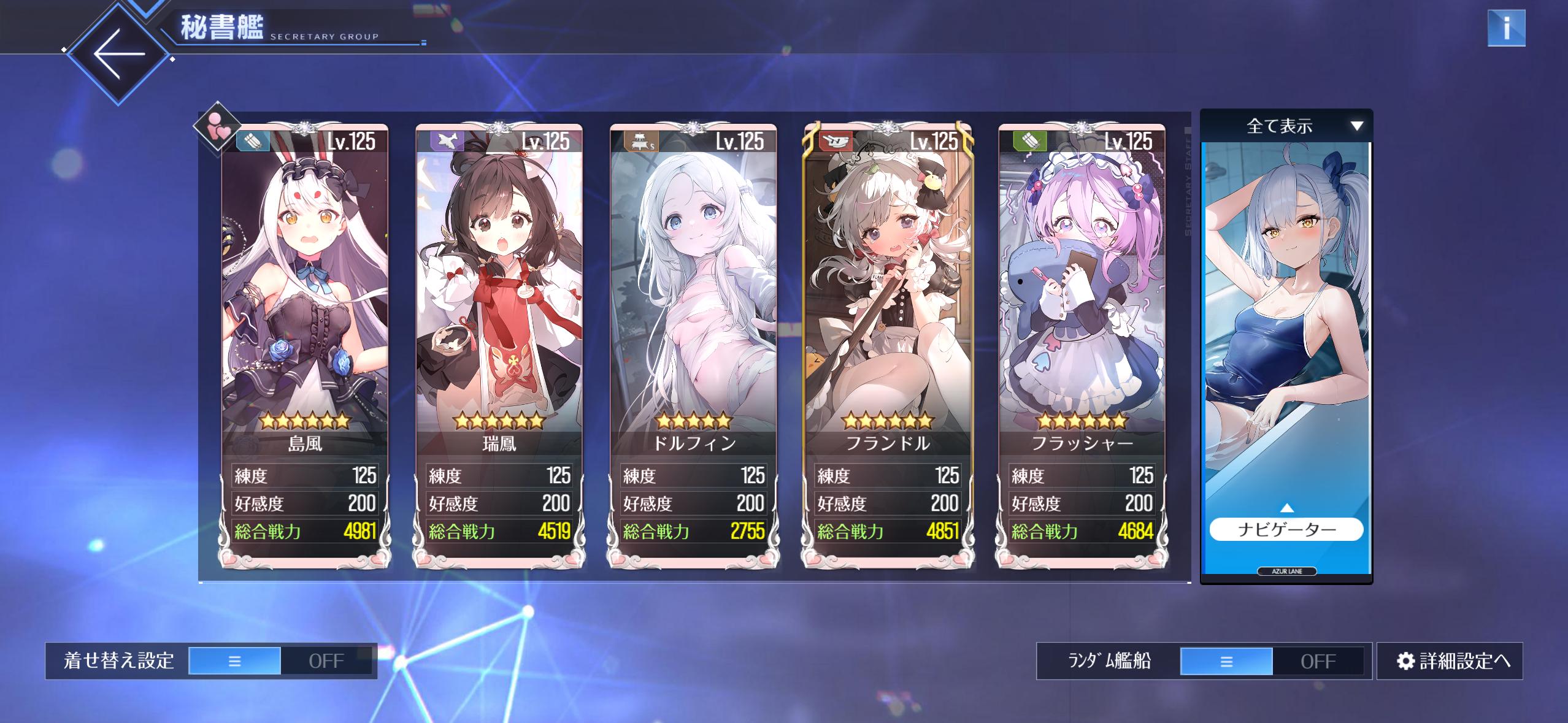Click the ナビゲーター button
Viewport: 1568px width, 723px height.
click(1286, 529)
